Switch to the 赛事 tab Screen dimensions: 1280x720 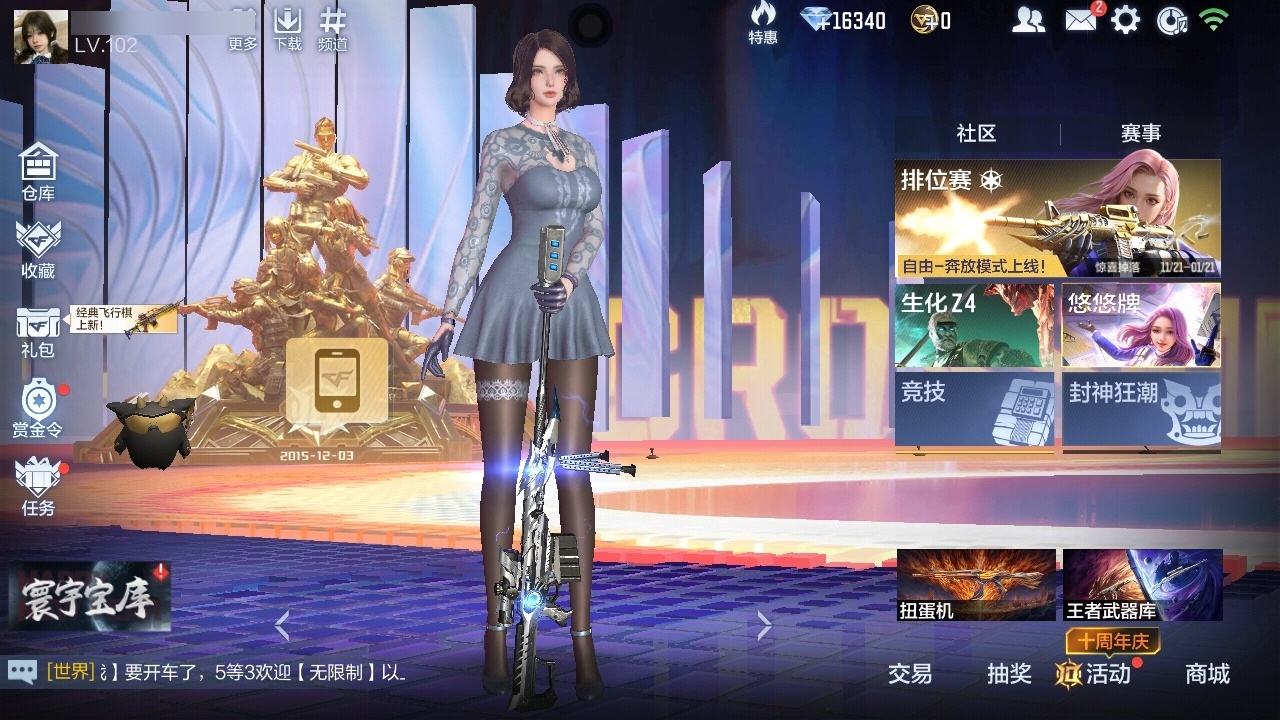(x=1140, y=134)
